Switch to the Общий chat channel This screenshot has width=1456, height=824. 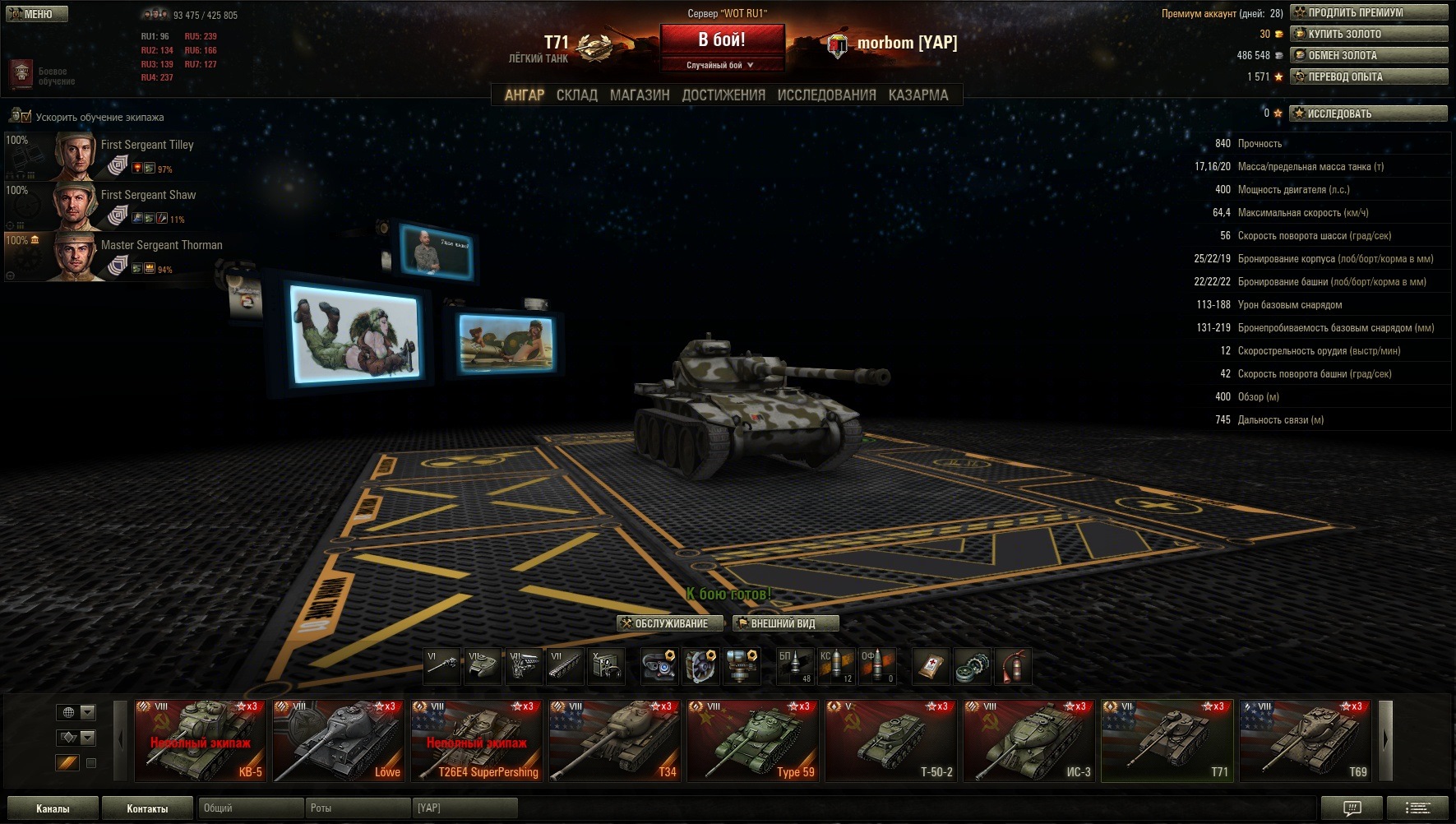click(x=250, y=808)
